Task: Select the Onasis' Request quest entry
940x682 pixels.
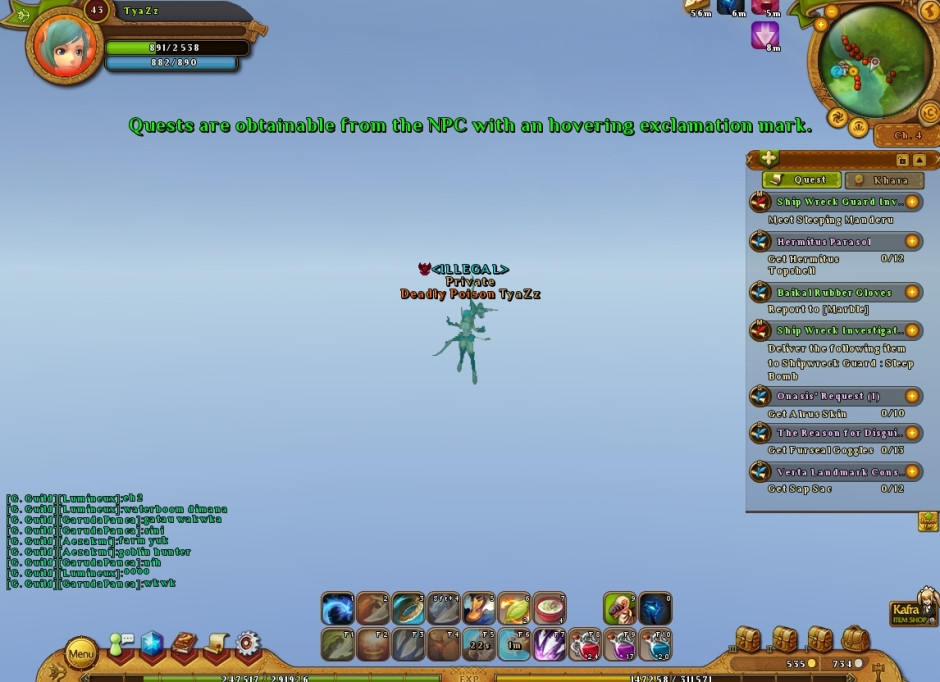Action: (x=827, y=397)
